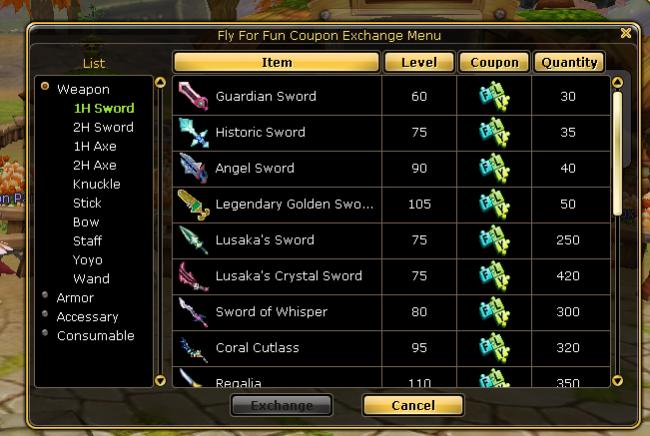The width and height of the screenshot is (650, 436).
Task: Select the Guardian Sword row
Action: click(265, 97)
